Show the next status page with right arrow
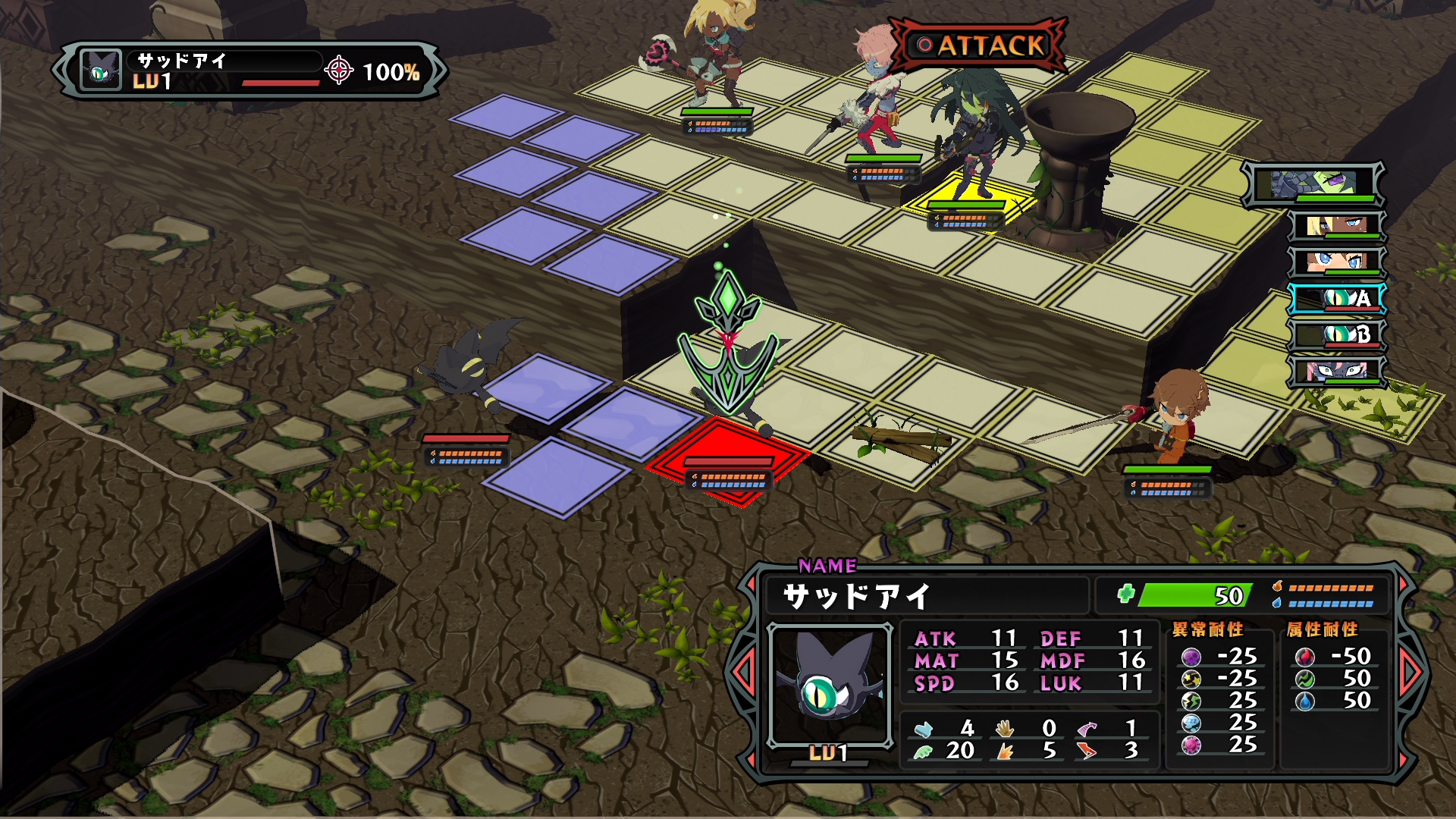The image size is (1456, 819). [x=1410, y=672]
